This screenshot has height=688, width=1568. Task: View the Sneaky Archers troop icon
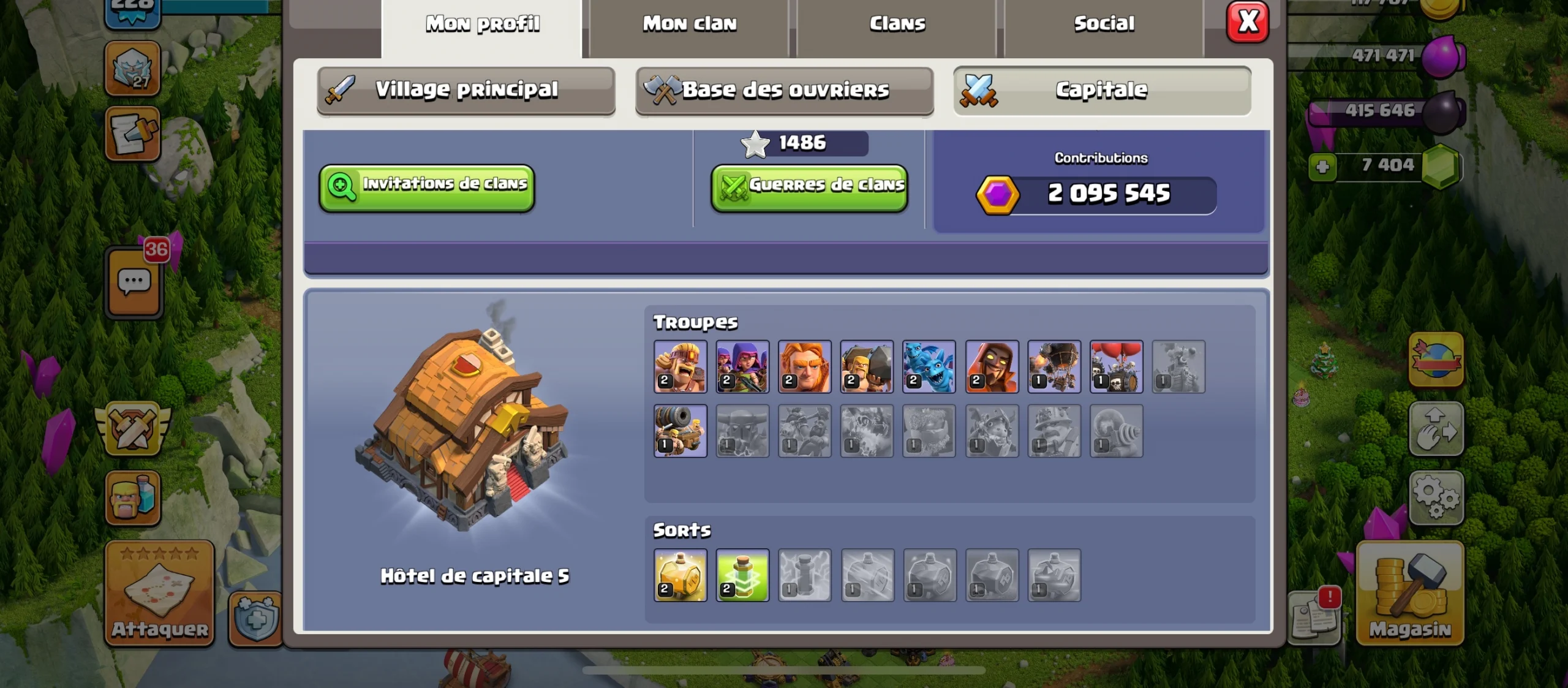tap(743, 368)
